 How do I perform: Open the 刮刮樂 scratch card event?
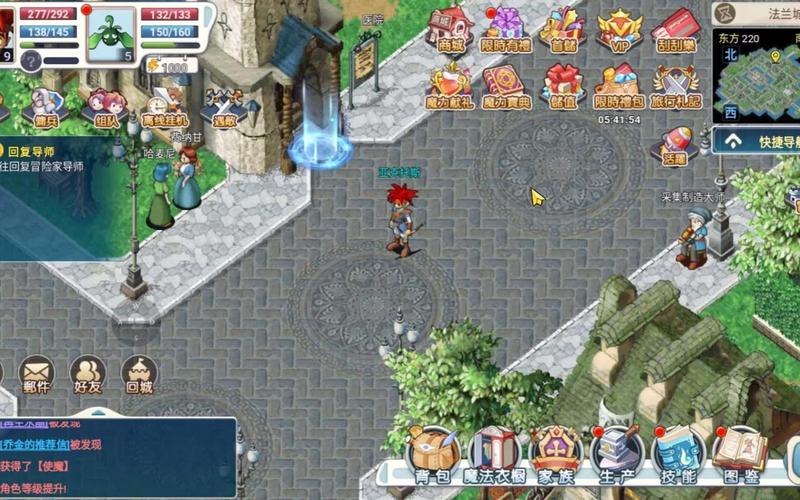click(x=675, y=28)
